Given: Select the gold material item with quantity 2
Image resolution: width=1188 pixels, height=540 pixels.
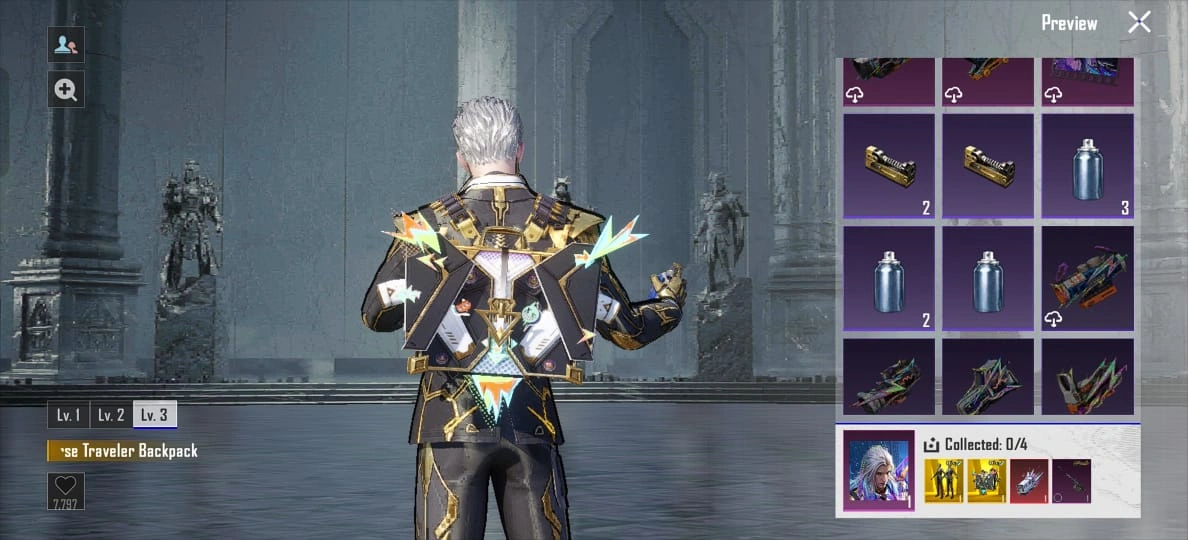Looking at the screenshot, I should (x=889, y=166).
